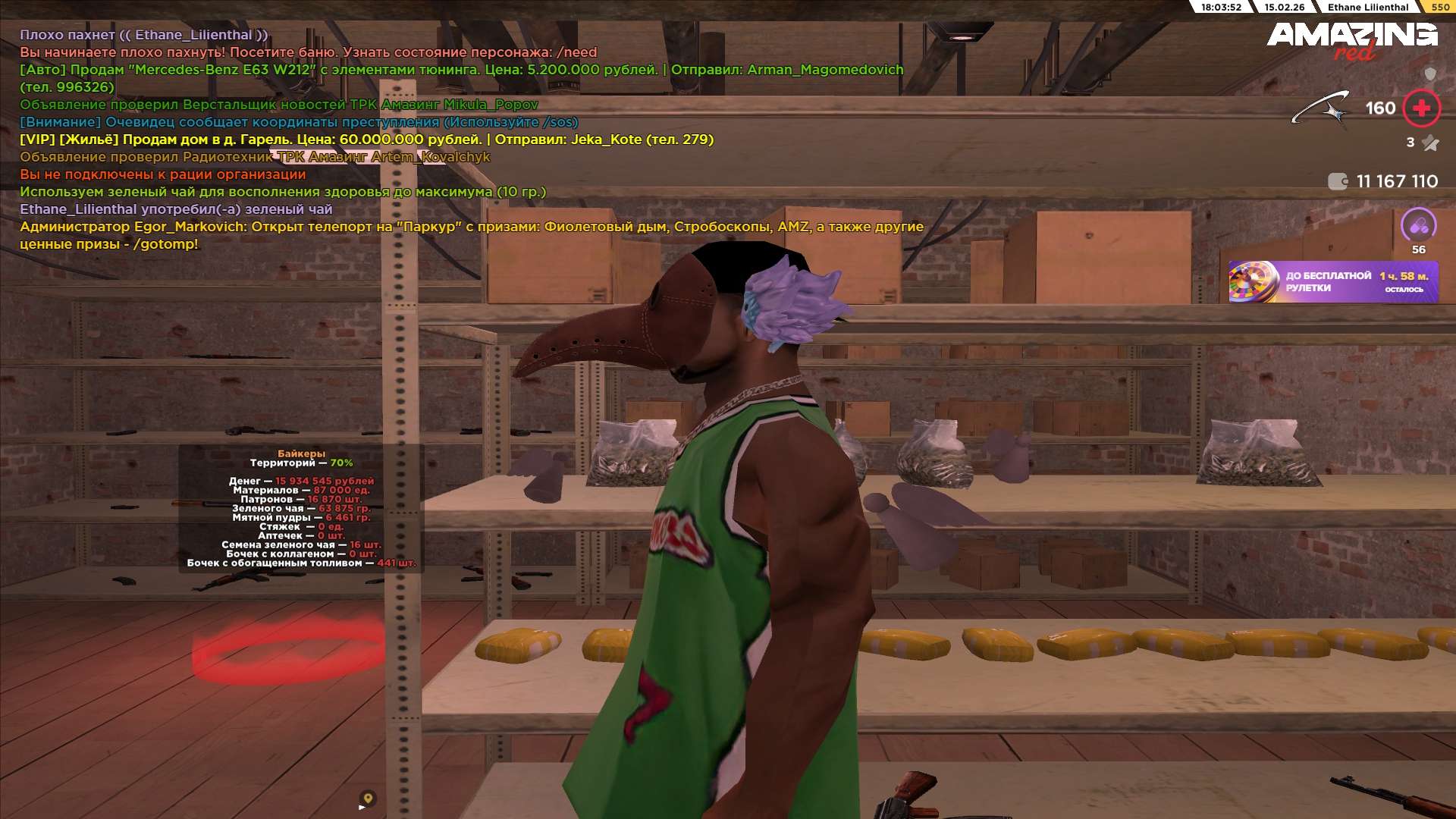The image size is (1456, 819).
Task: Click the Mercedes-Benz E63 sale advert
Action: tap(461, 70)
